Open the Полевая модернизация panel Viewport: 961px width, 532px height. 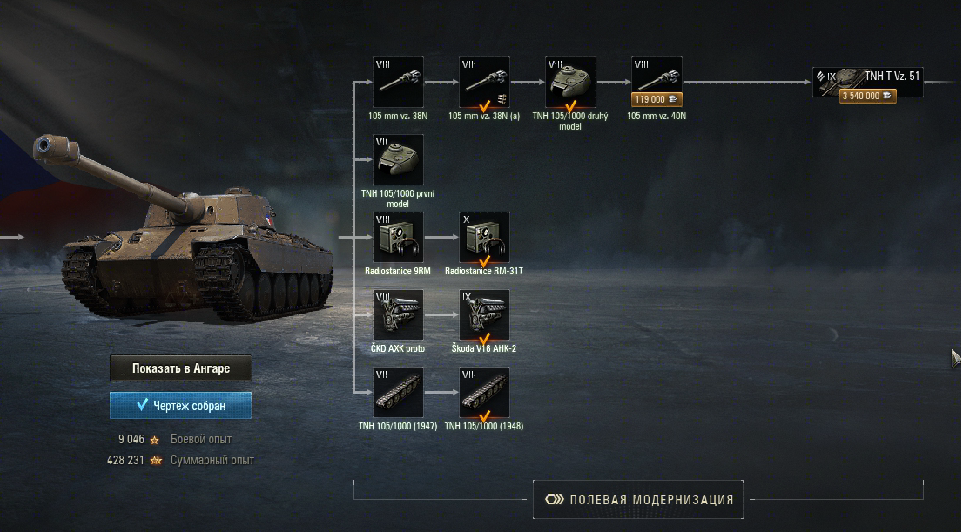(x=639, y=499)
